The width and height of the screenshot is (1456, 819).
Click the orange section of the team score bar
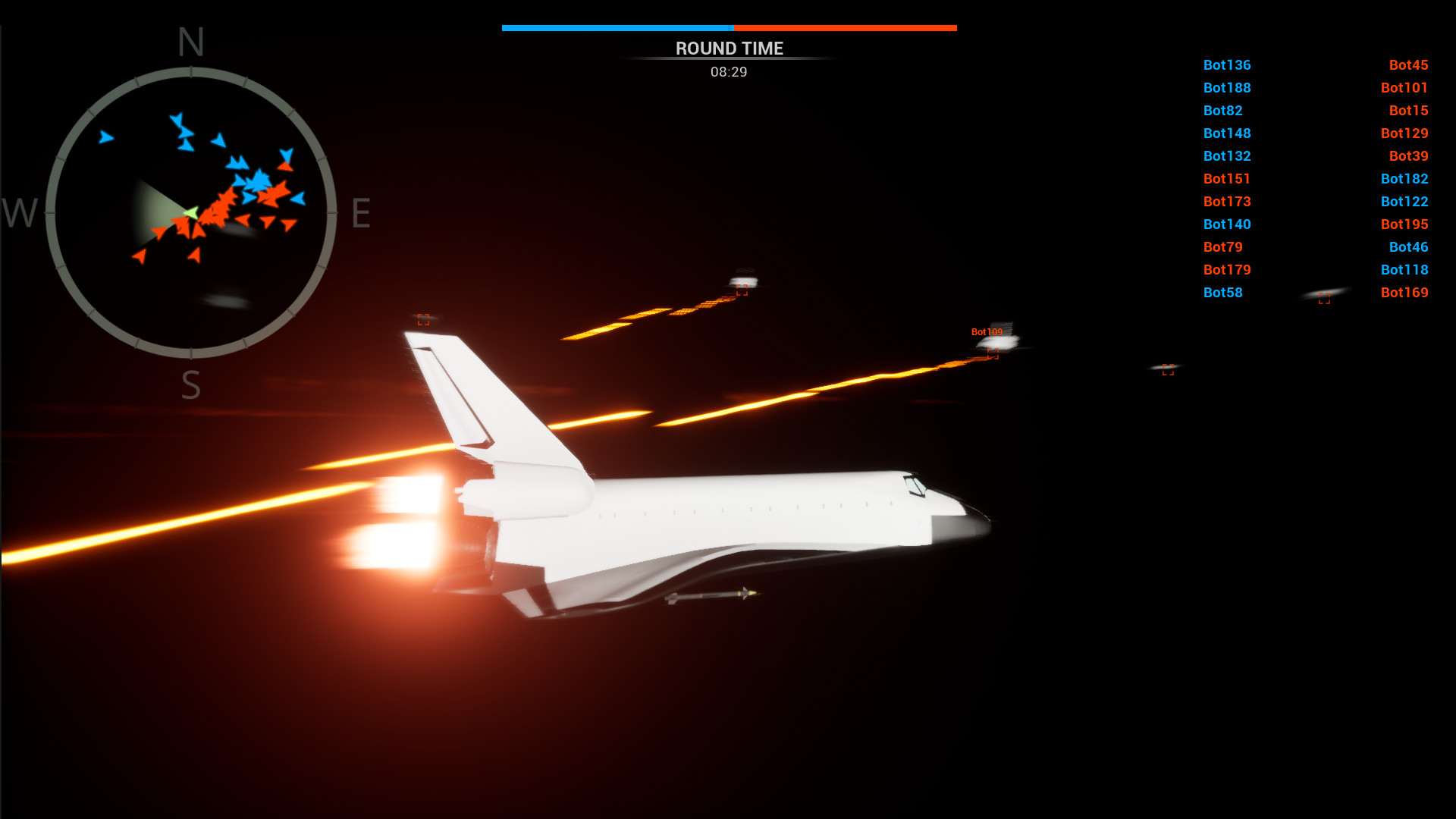846,27
